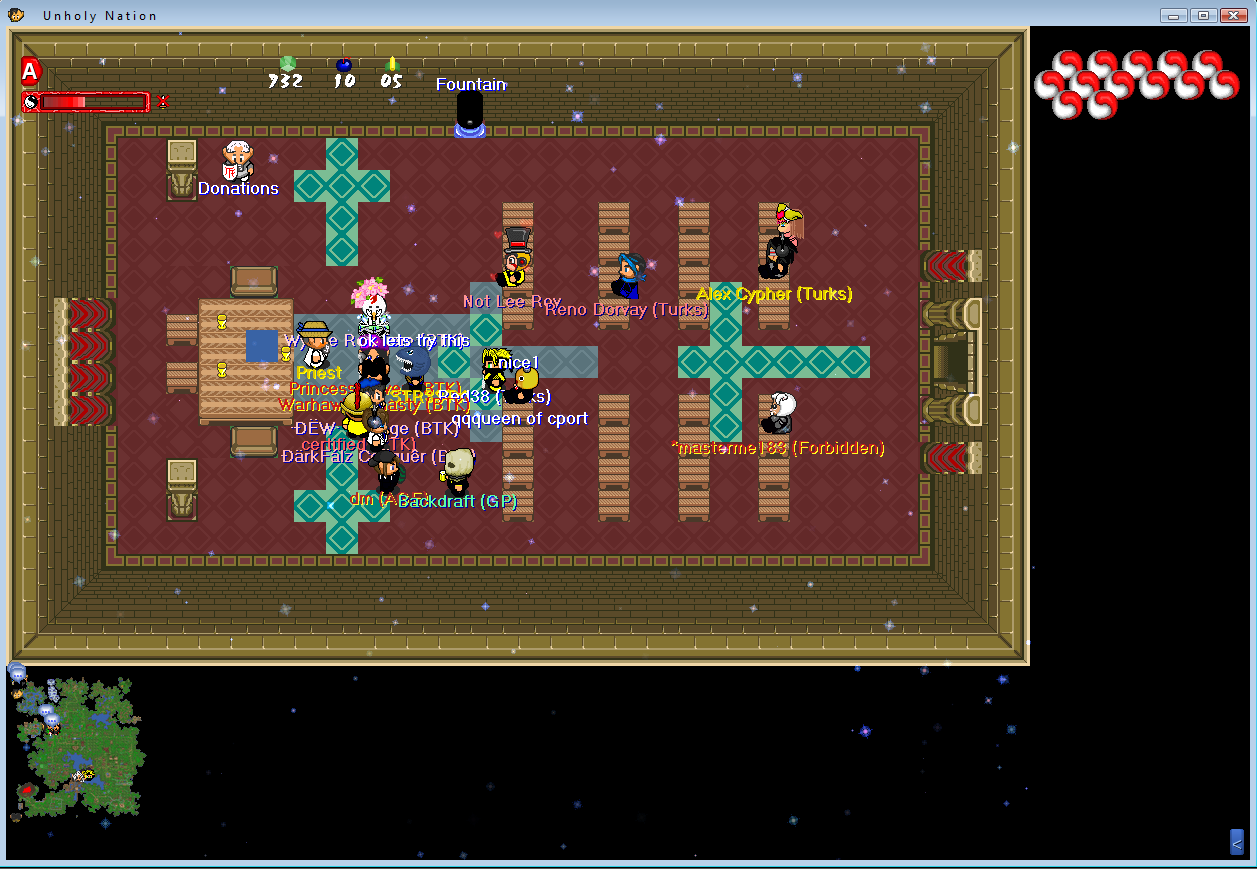This screenshot has height=869, width=1257.
Task: Minimize the Unholy Nation window
Action: point(1174,15)
